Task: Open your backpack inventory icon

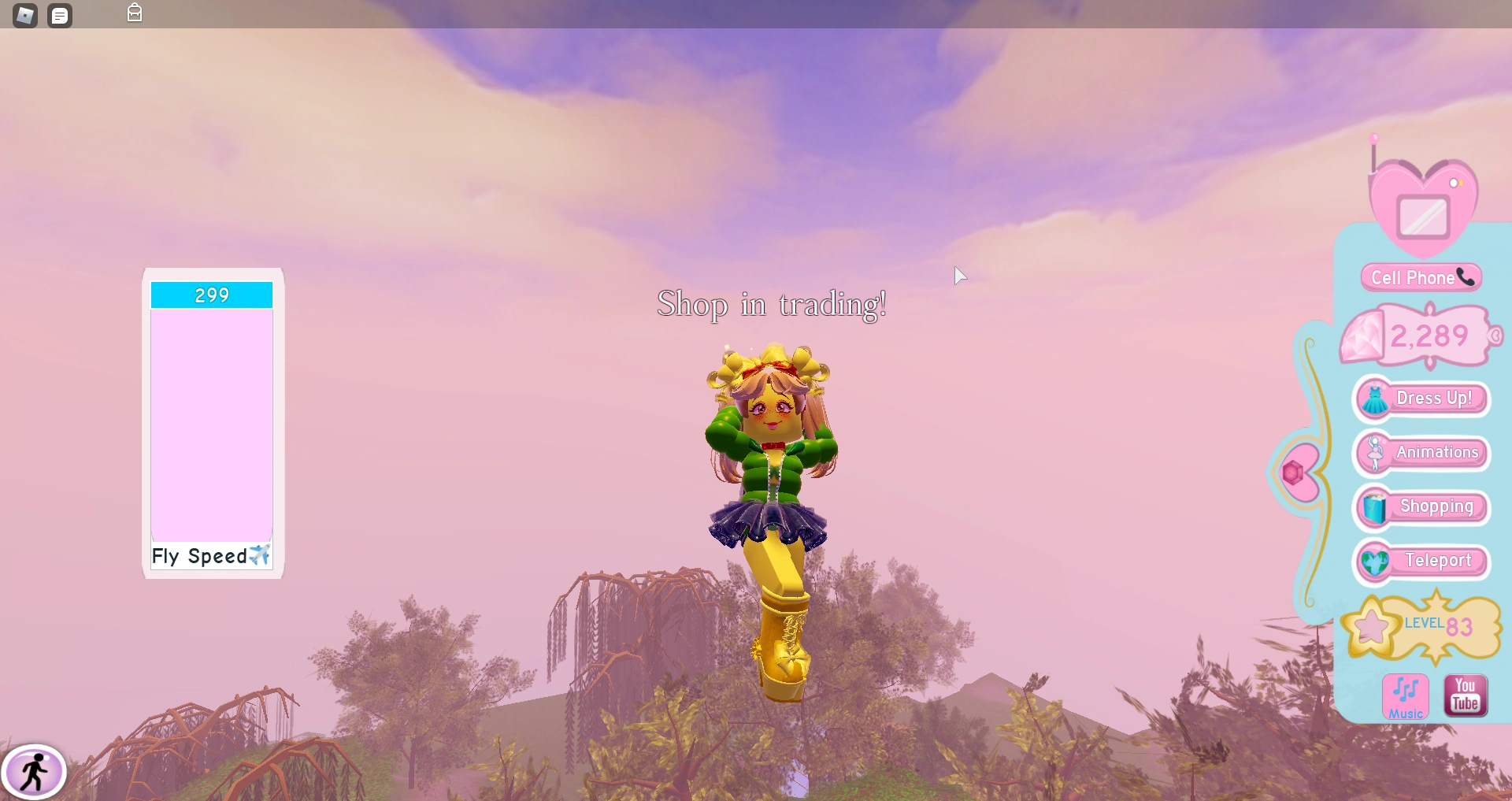Action: (x=134, y=13)
